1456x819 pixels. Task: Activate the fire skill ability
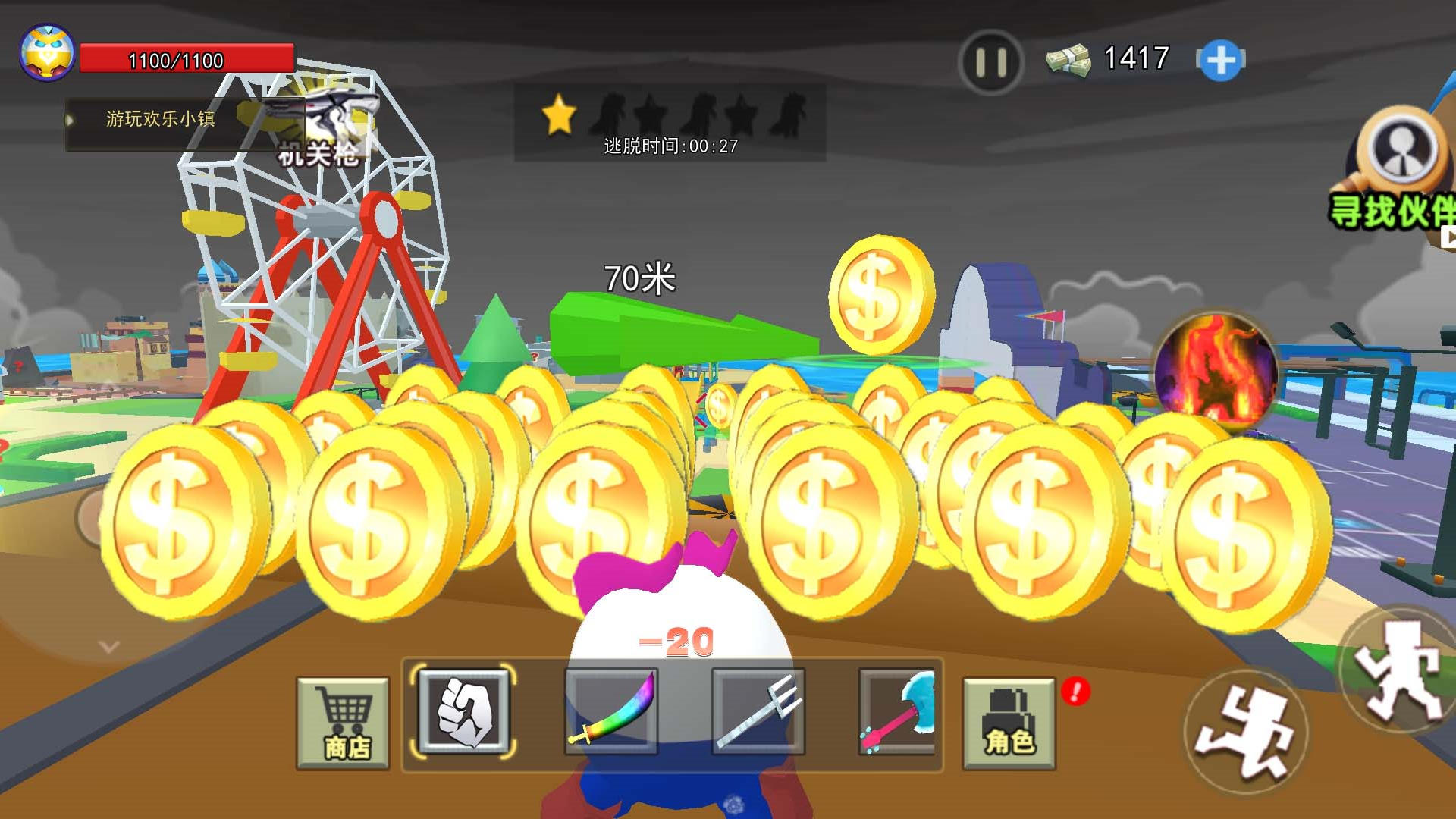click(1215, 372)
